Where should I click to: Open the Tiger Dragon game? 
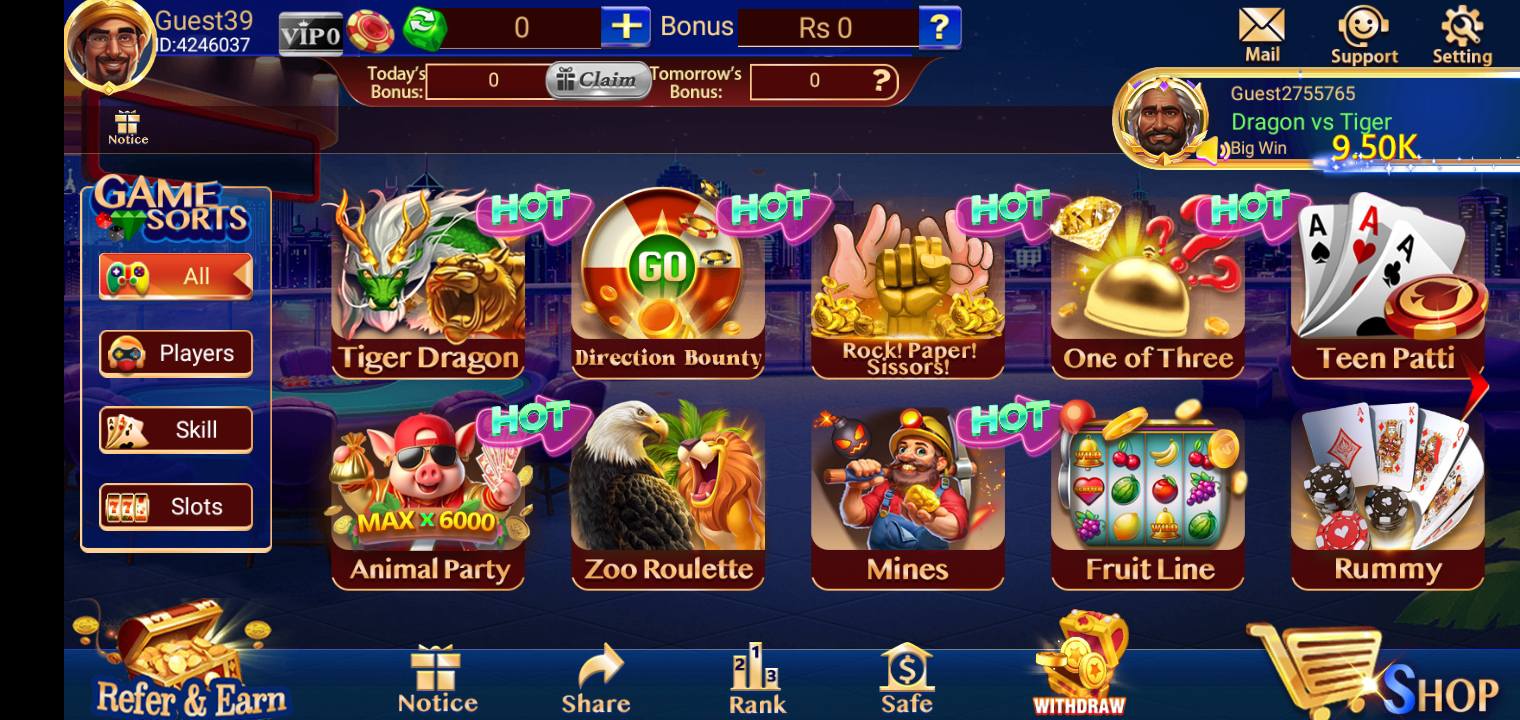coord(428,285)
